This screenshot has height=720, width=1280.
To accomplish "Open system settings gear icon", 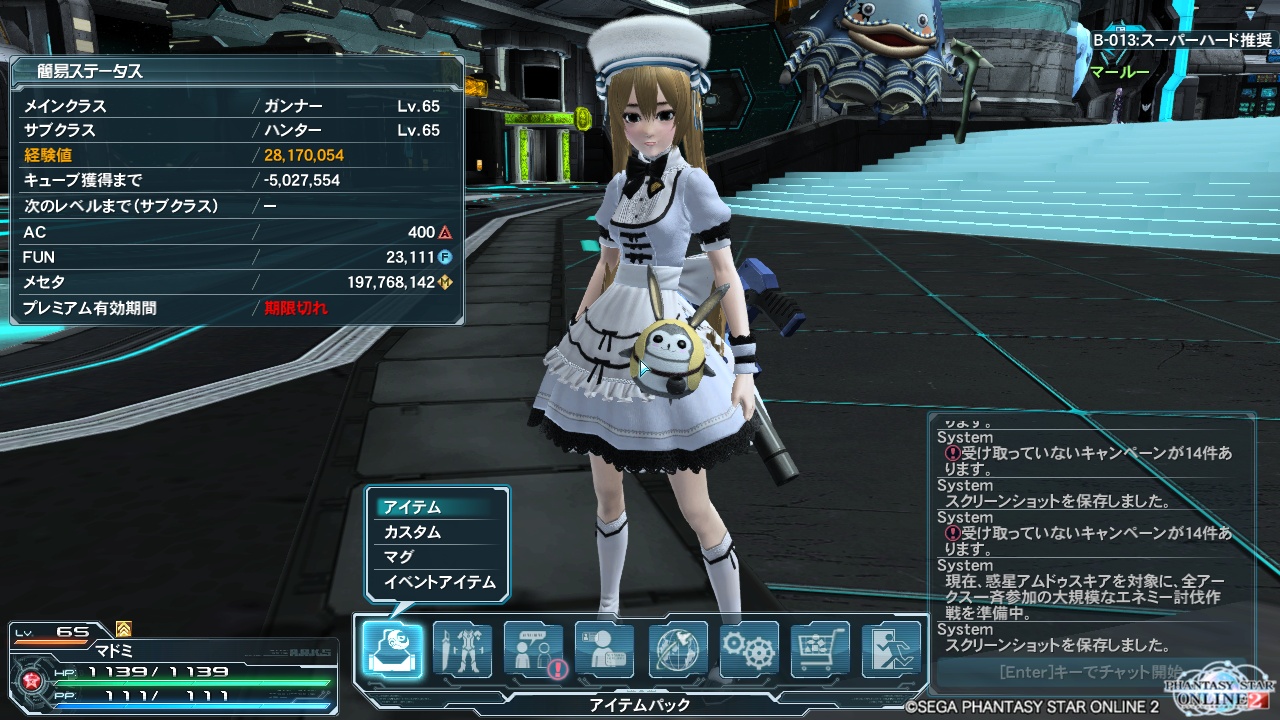I will 749,650.
